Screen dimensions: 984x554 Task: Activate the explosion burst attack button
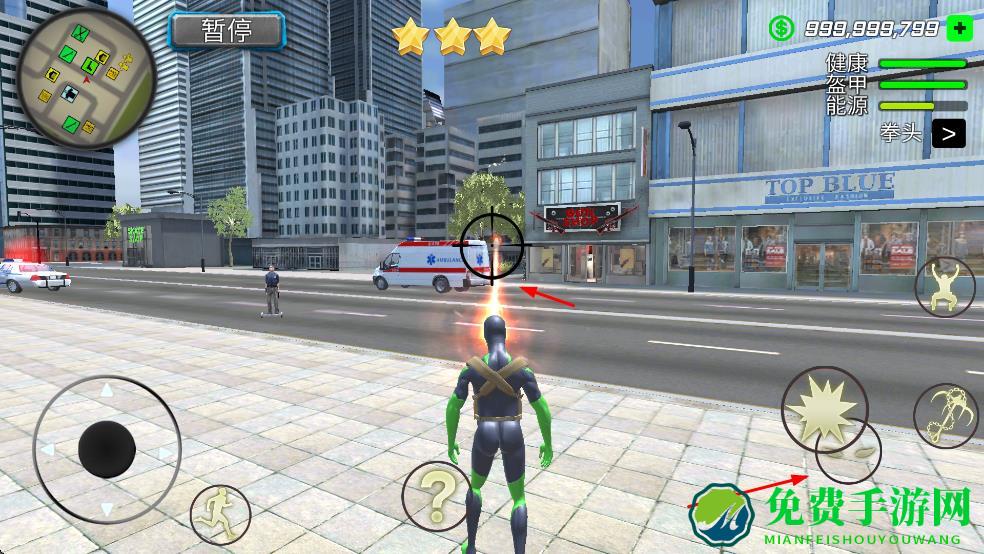coord(822,408)
